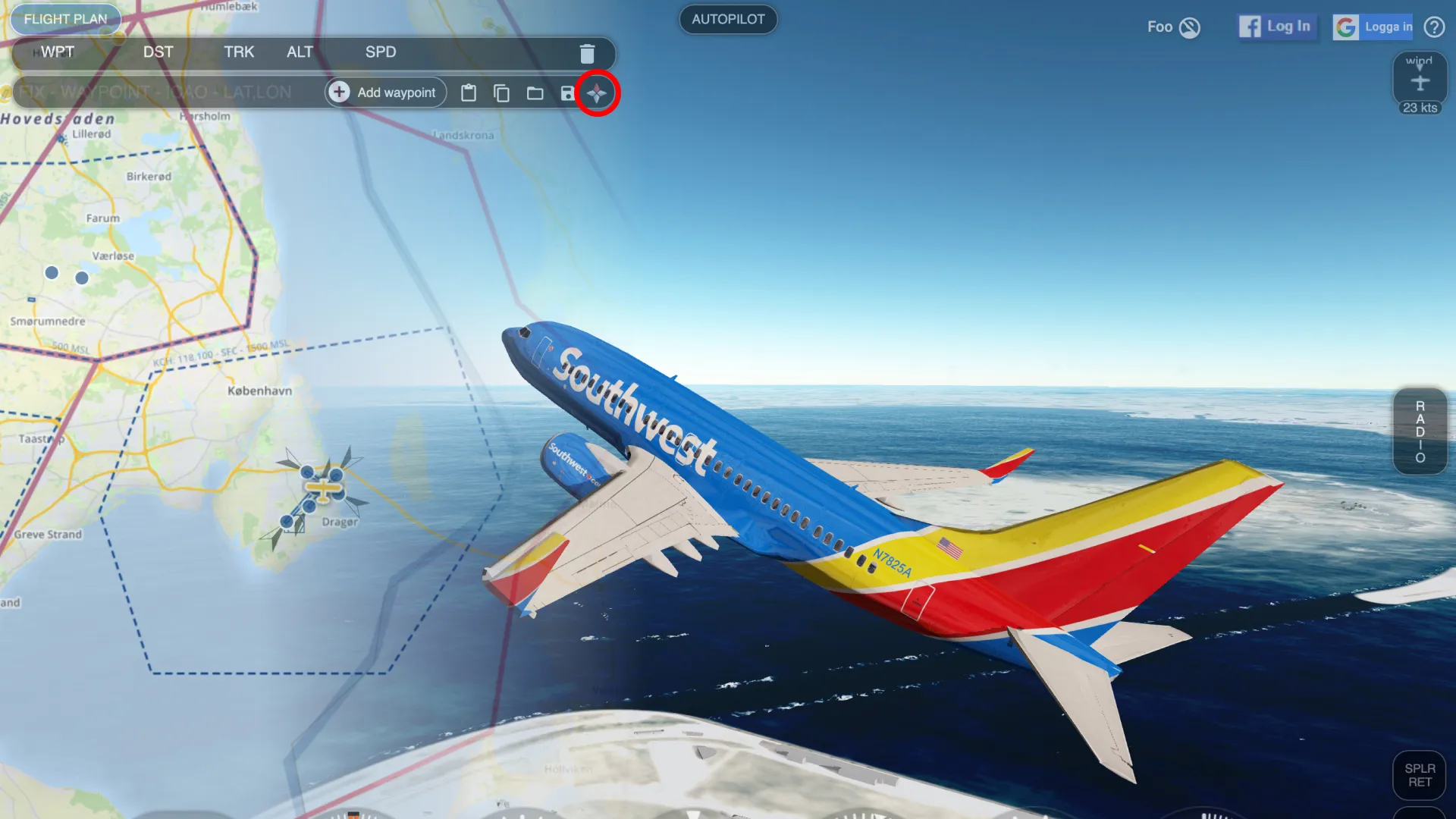Click the compass star icon
Screen dimensions: 1456x819
[x=598, y=93]
